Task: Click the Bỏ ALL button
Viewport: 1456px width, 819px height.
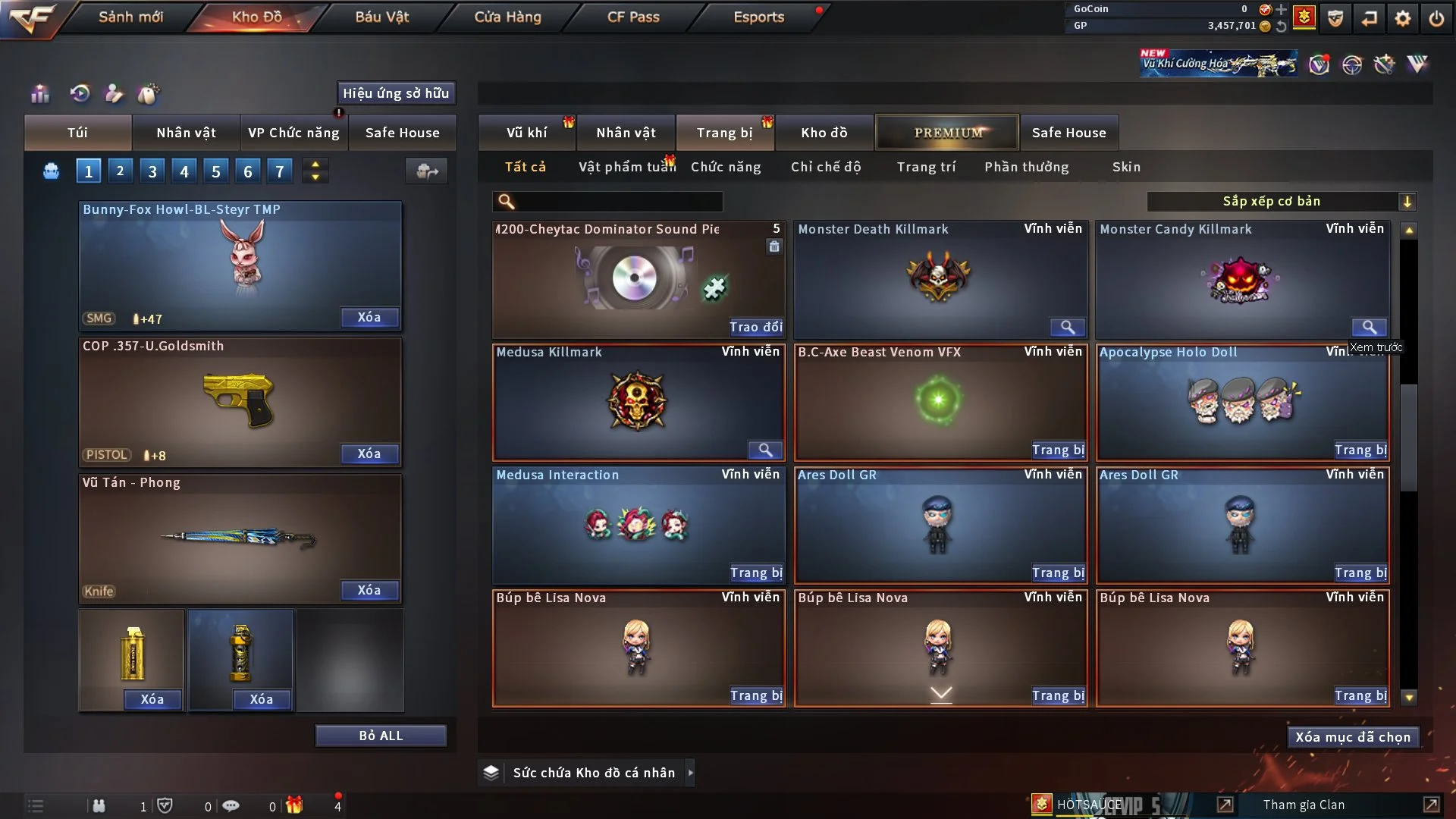Action: (x=381, y=736)
